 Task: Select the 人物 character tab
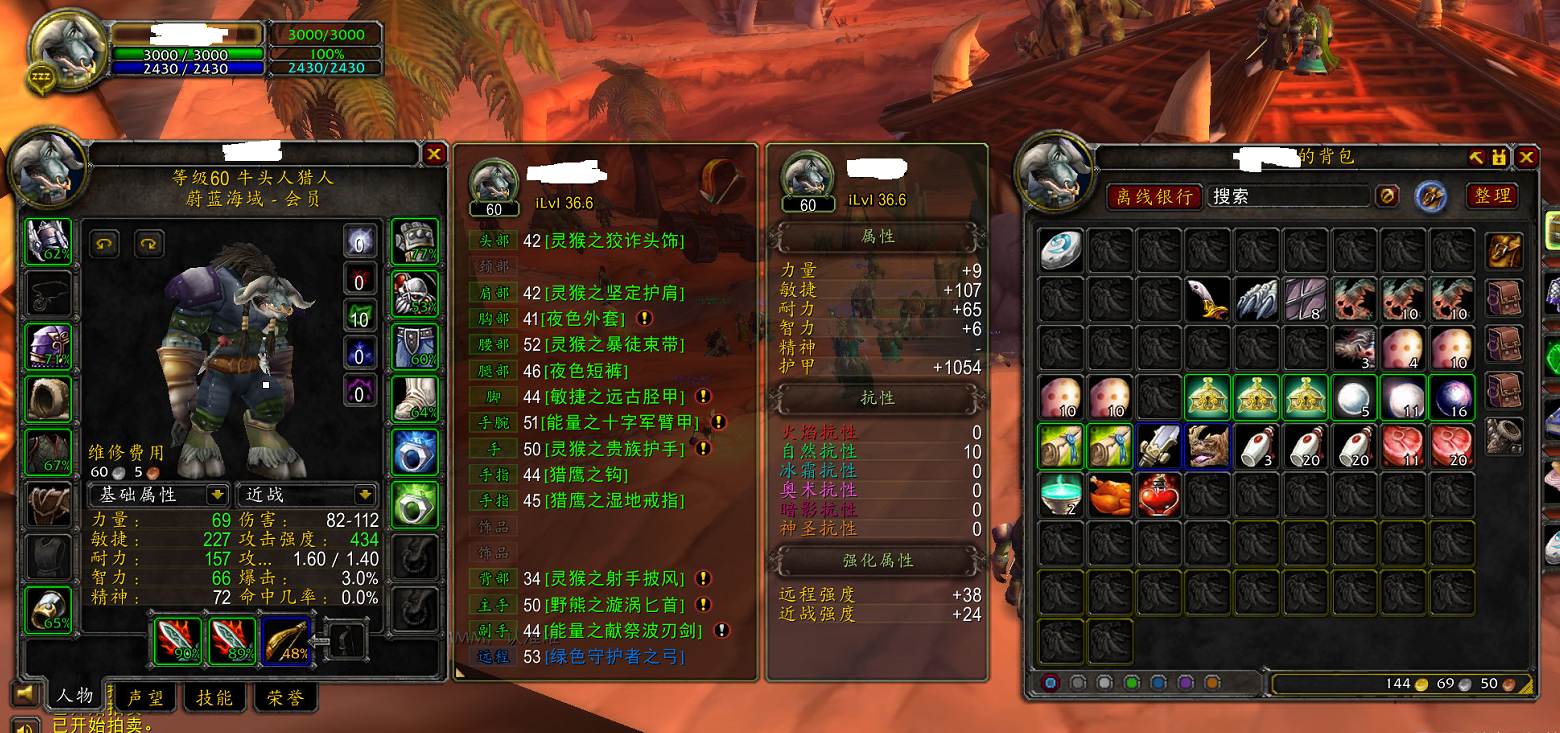click(x=75, y=696)
